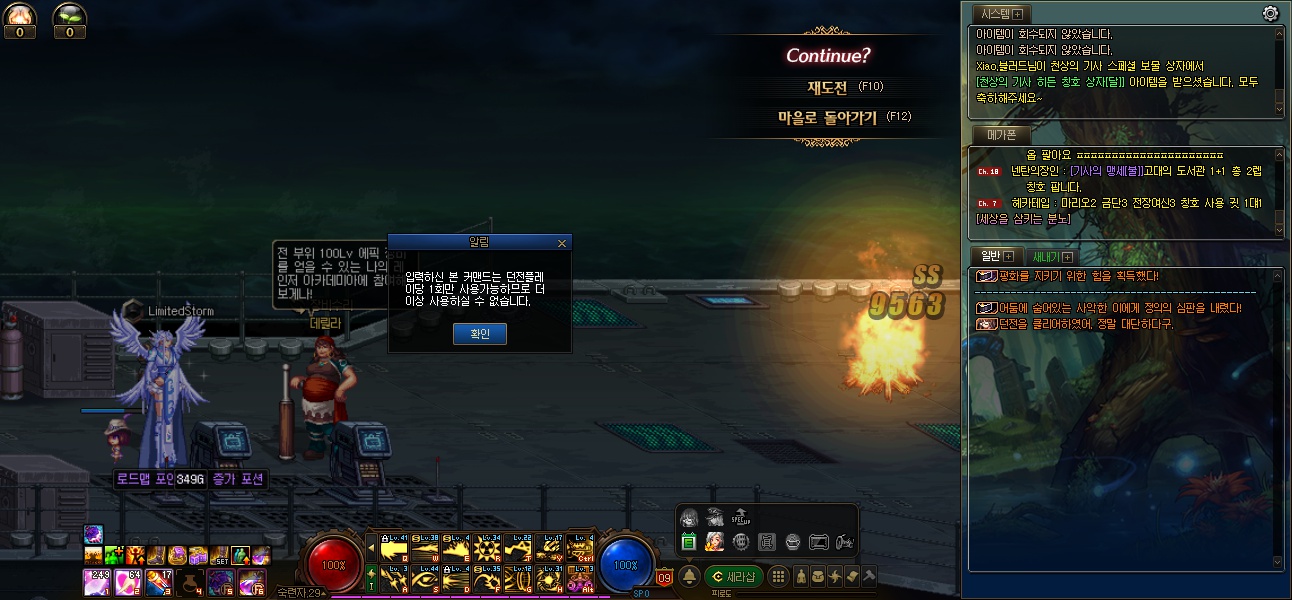This screenshot has width=1292, height=600.
Task: Confirm the alert with the 확인 button
Action: tap(480, 334)
